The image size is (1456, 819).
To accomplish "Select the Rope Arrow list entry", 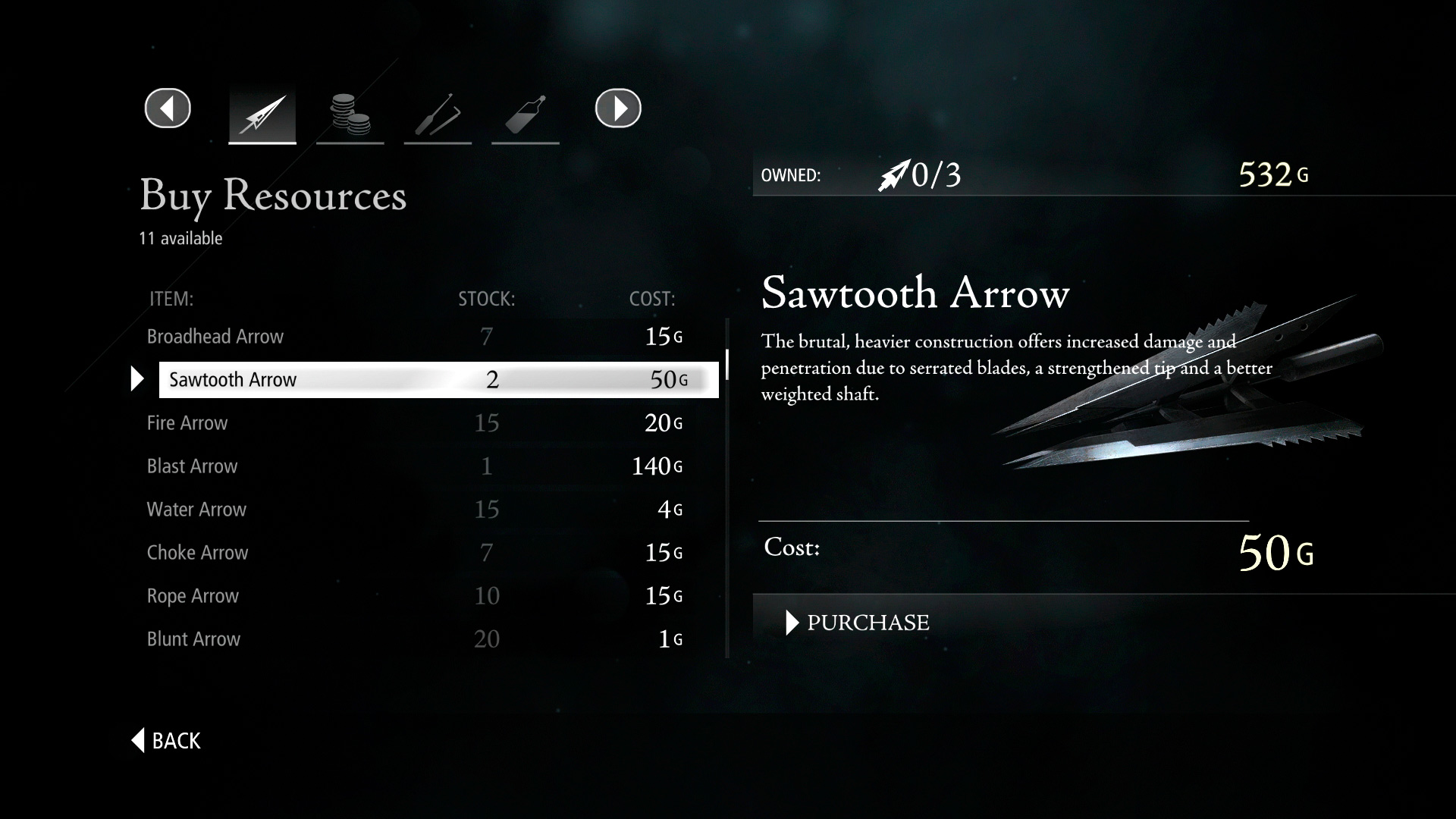I will click(193, 596).
